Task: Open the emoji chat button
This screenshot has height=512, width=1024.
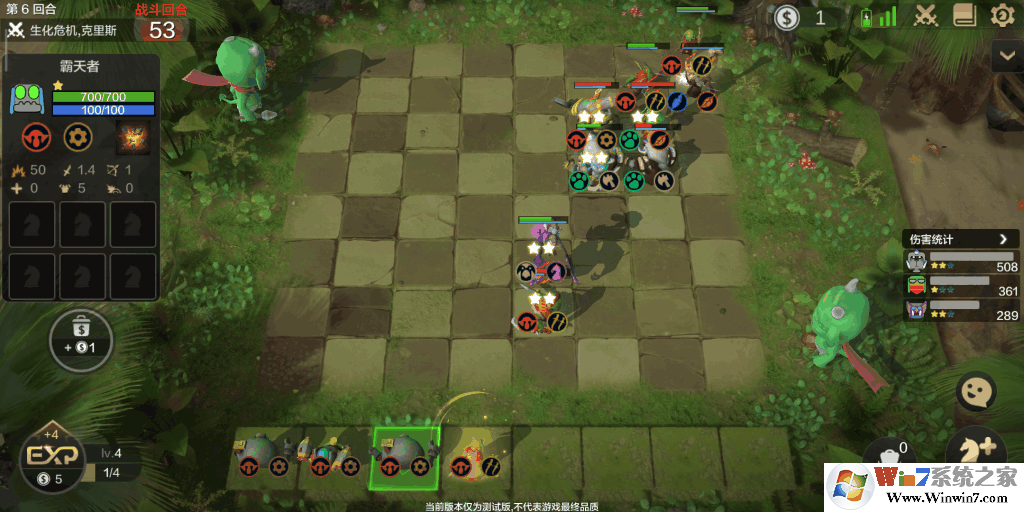Action: click(x=975, y=391)
